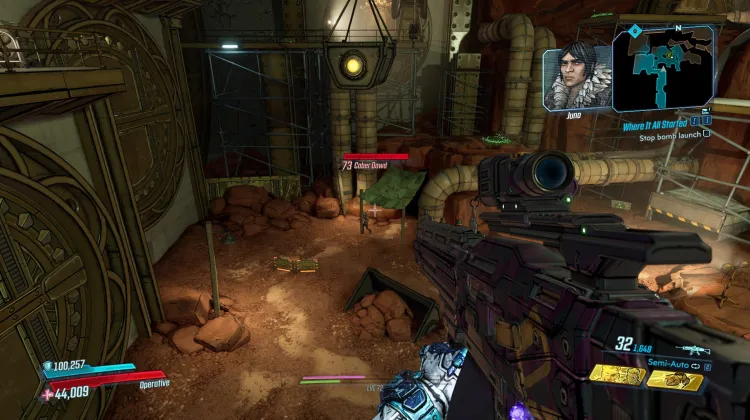Image resolution: width=750 pixels, height=420 pixels.
Task: Click the equipped assault rifle icon
Action: point(692,350)
